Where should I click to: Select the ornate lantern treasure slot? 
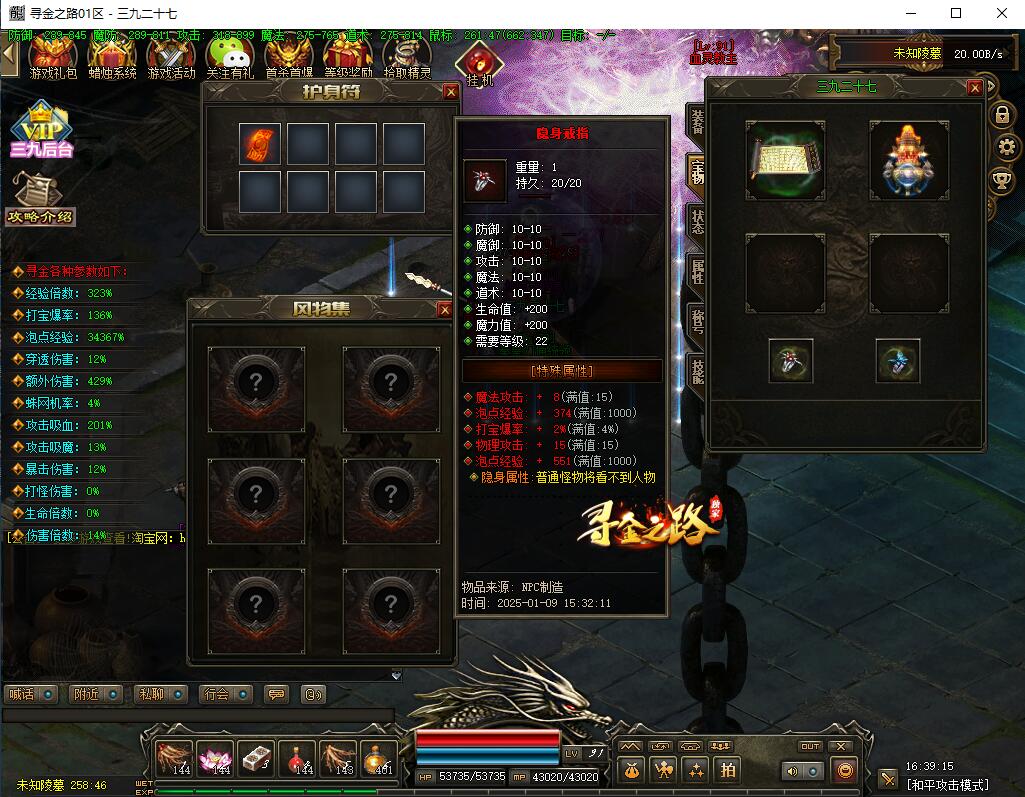(x=908, y=160)
